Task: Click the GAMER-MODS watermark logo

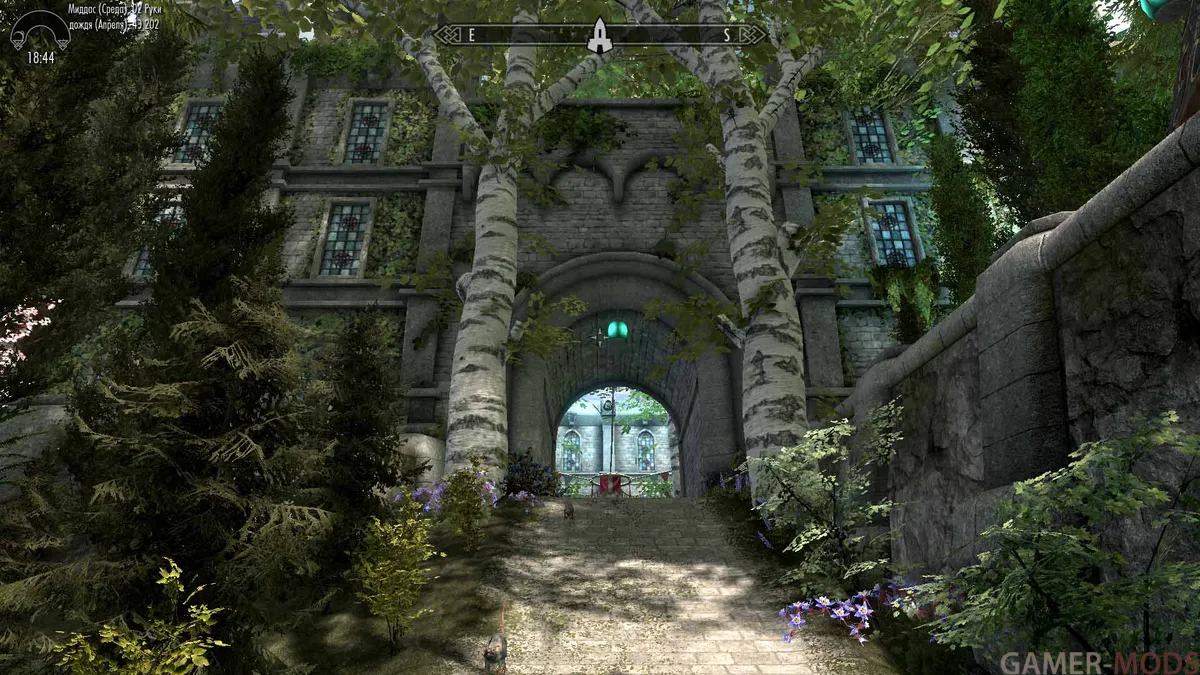Action: pos(1096,661)
